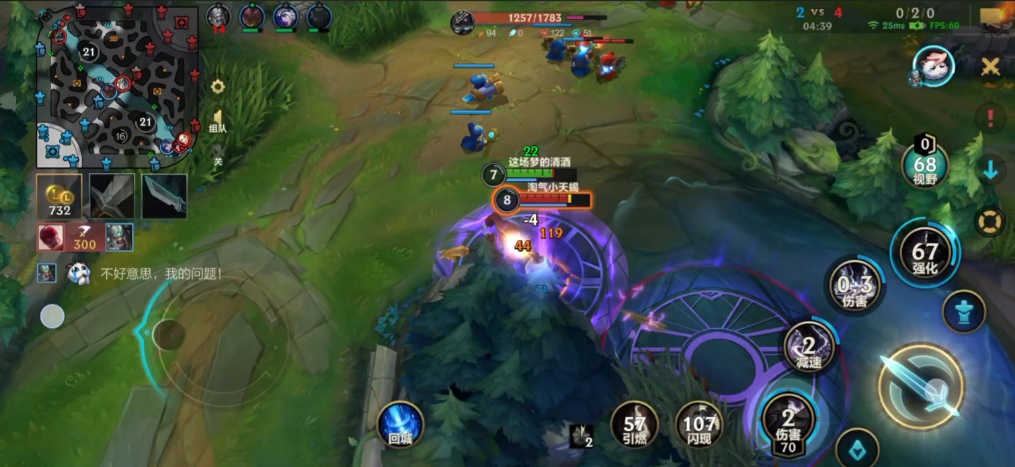Use the 回城 recall button
This screenshot has width=1015, height=467.
coord(401,425)
